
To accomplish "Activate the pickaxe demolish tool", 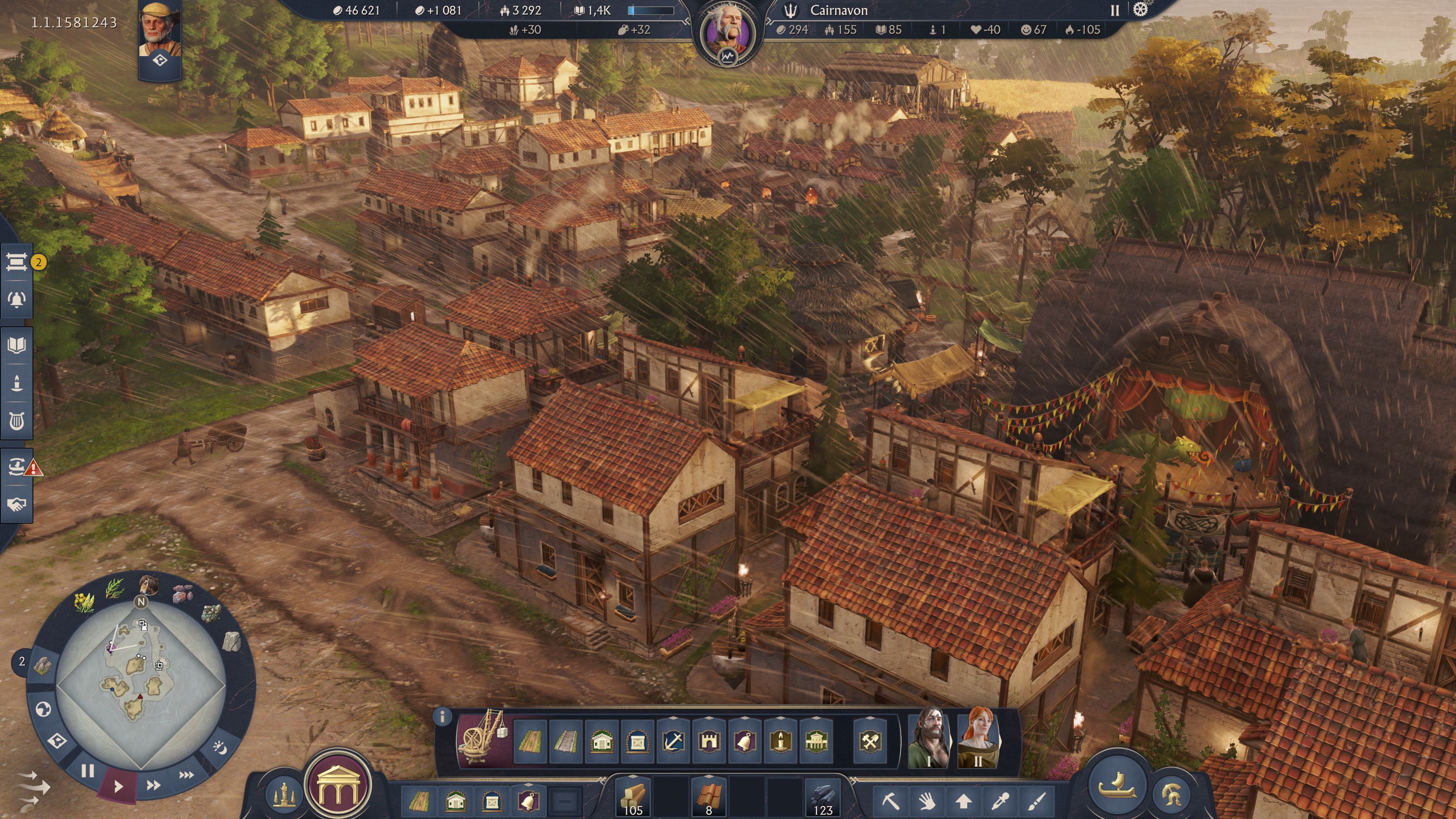I will coord(890,800).
